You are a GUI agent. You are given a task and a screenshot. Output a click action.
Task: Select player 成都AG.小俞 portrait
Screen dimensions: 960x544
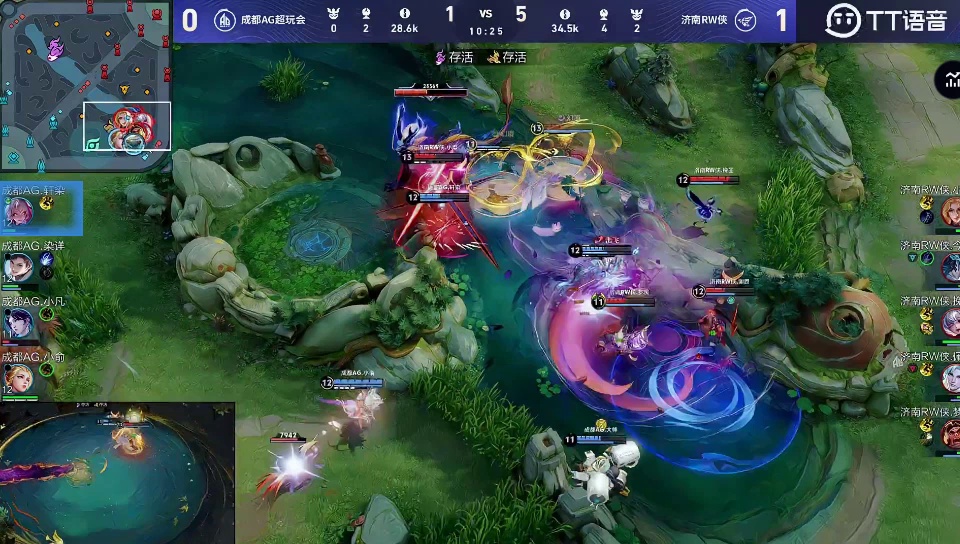click(x=20, y=377)
